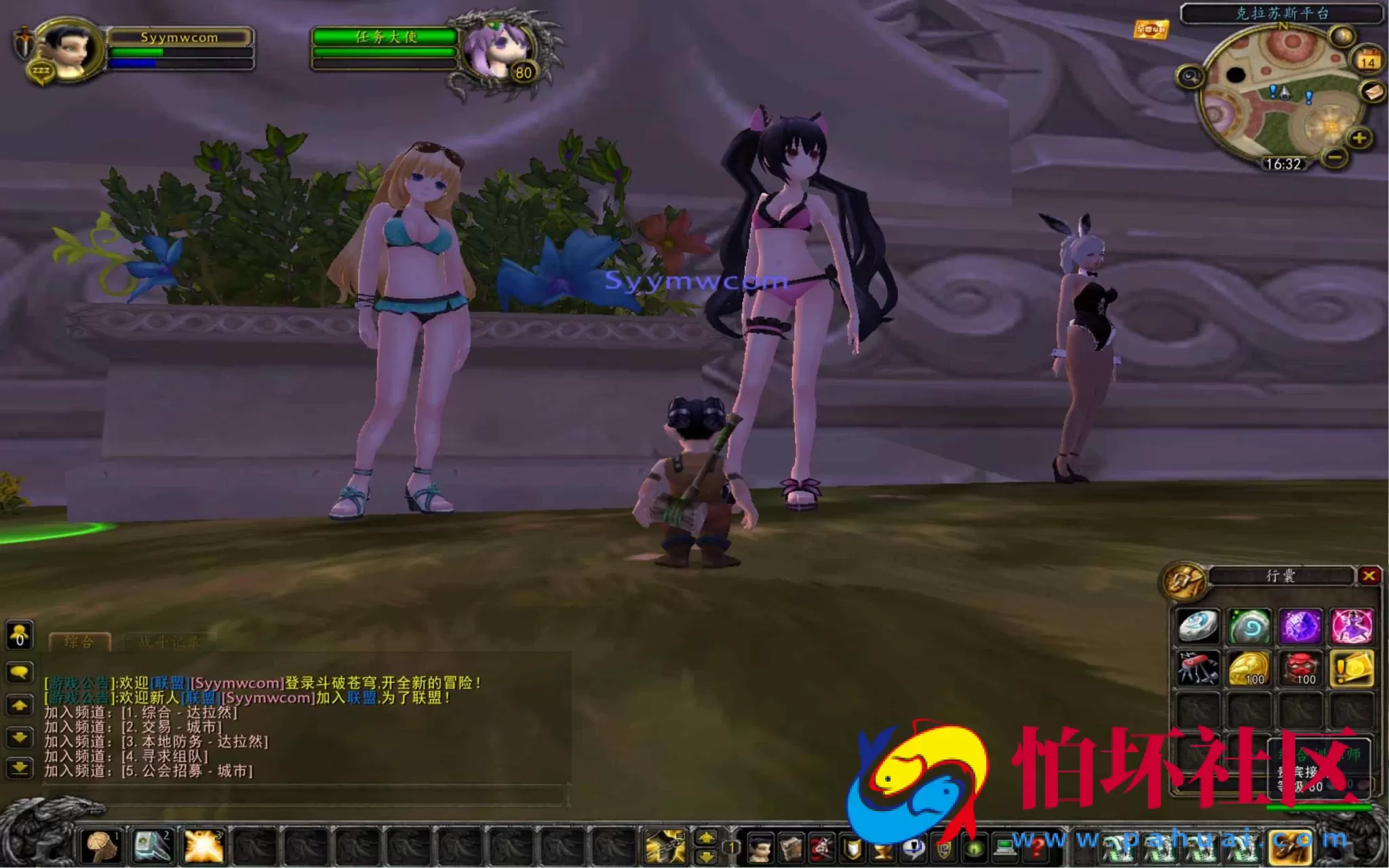The height and width of the screenshot is (868, 1389).
Task: Cast the spell in action bar slot 3
Action: [x=203, y=846]
